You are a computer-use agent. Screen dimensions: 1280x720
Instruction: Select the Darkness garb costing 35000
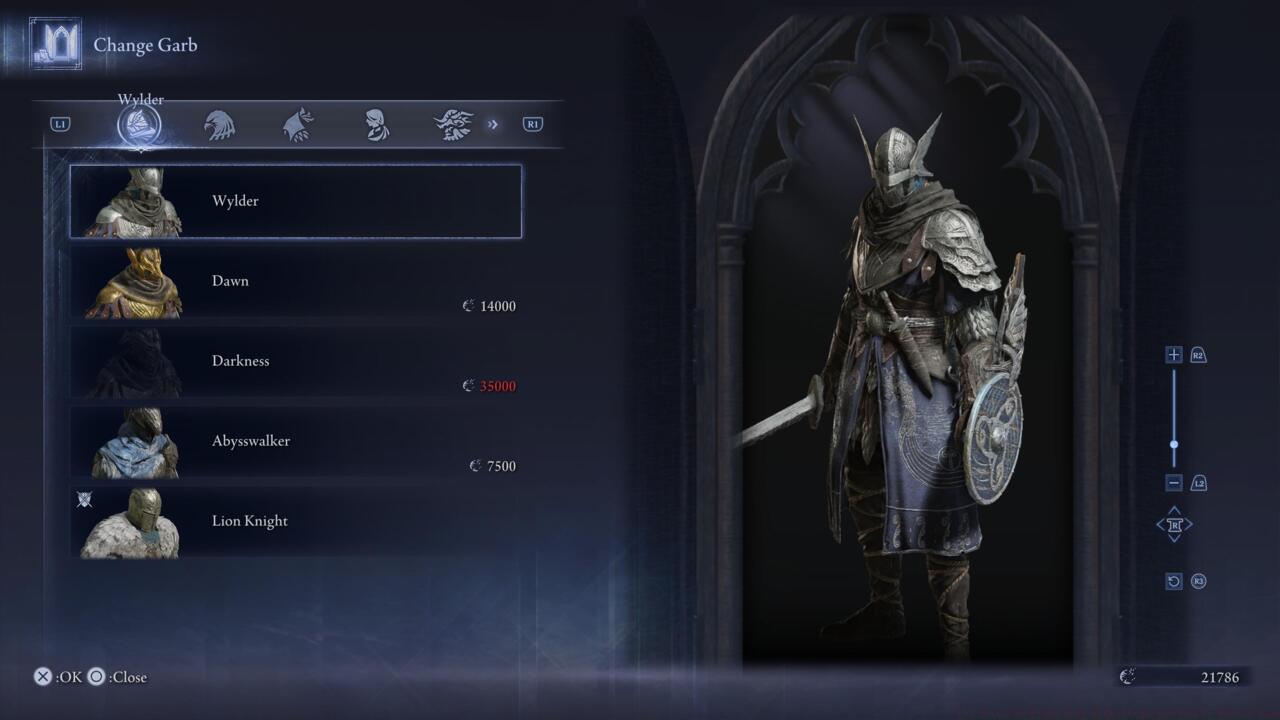pyautogui.click(x=295, y=362)
